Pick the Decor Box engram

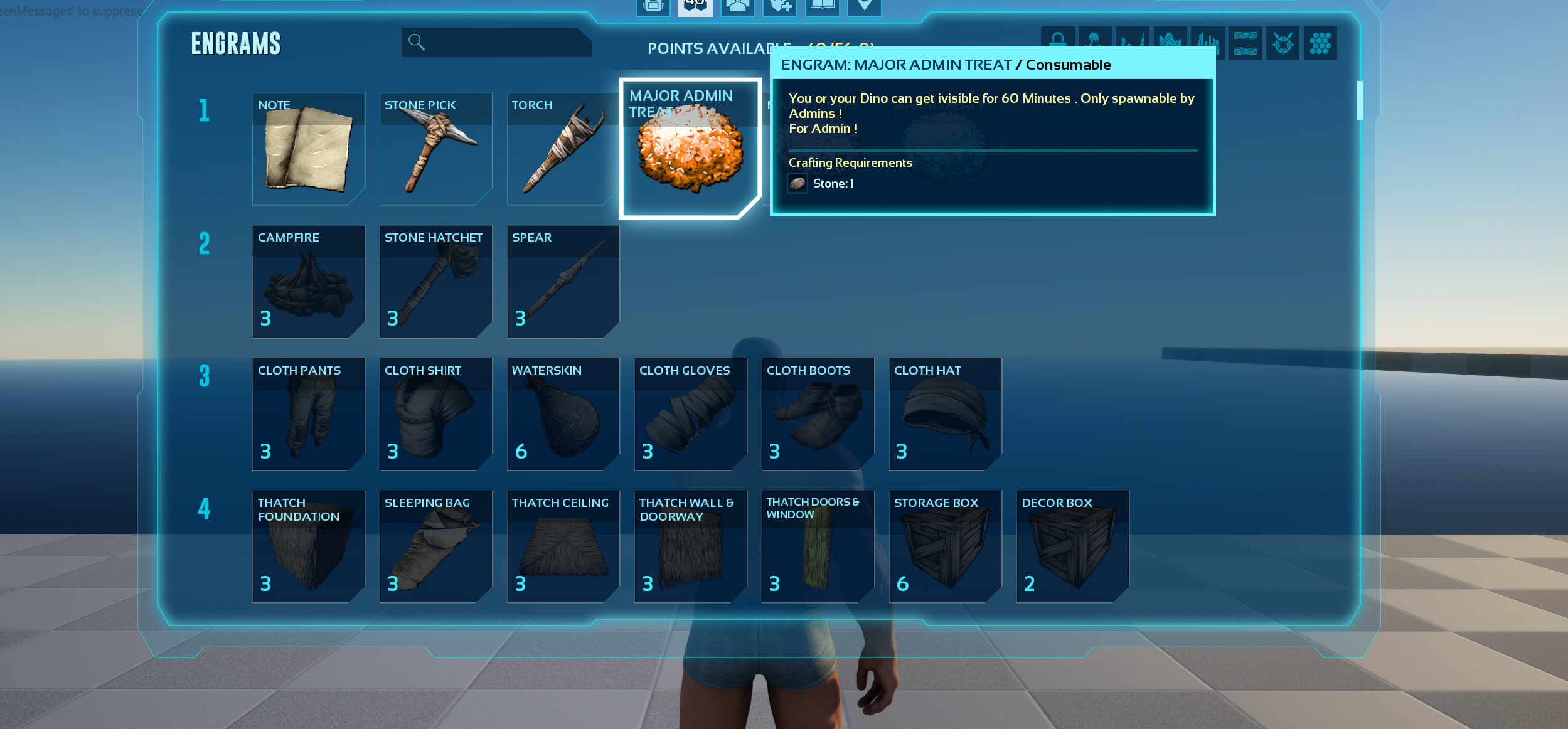click(x=1072, y=546)
